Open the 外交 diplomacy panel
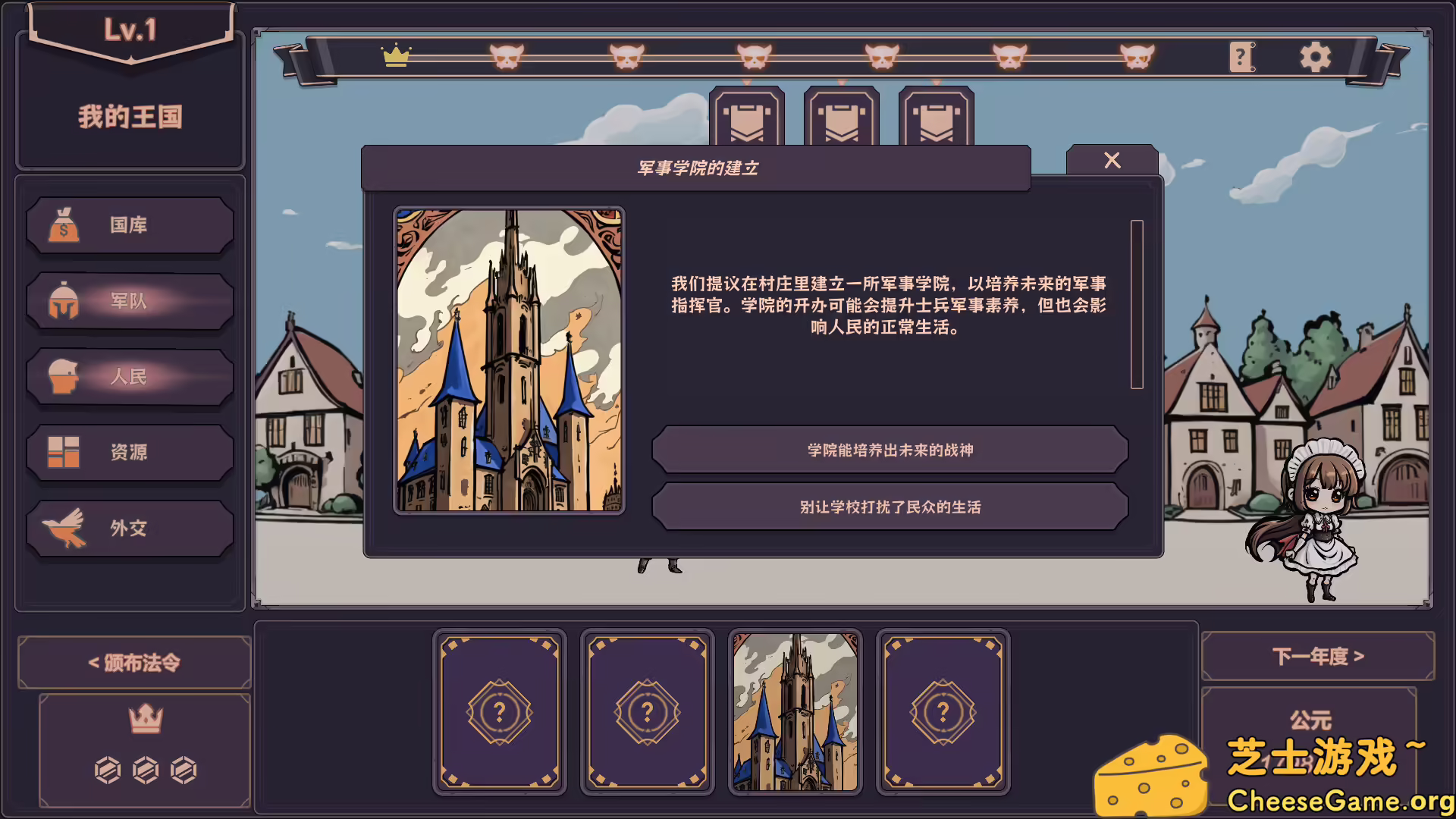 click(129, 527)
